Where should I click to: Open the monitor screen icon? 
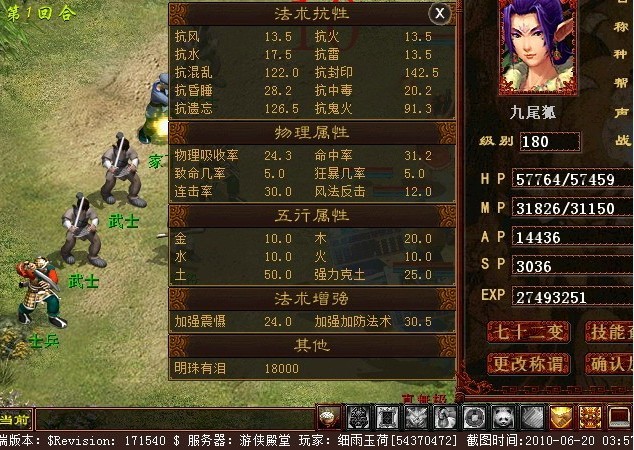(620, 416)
